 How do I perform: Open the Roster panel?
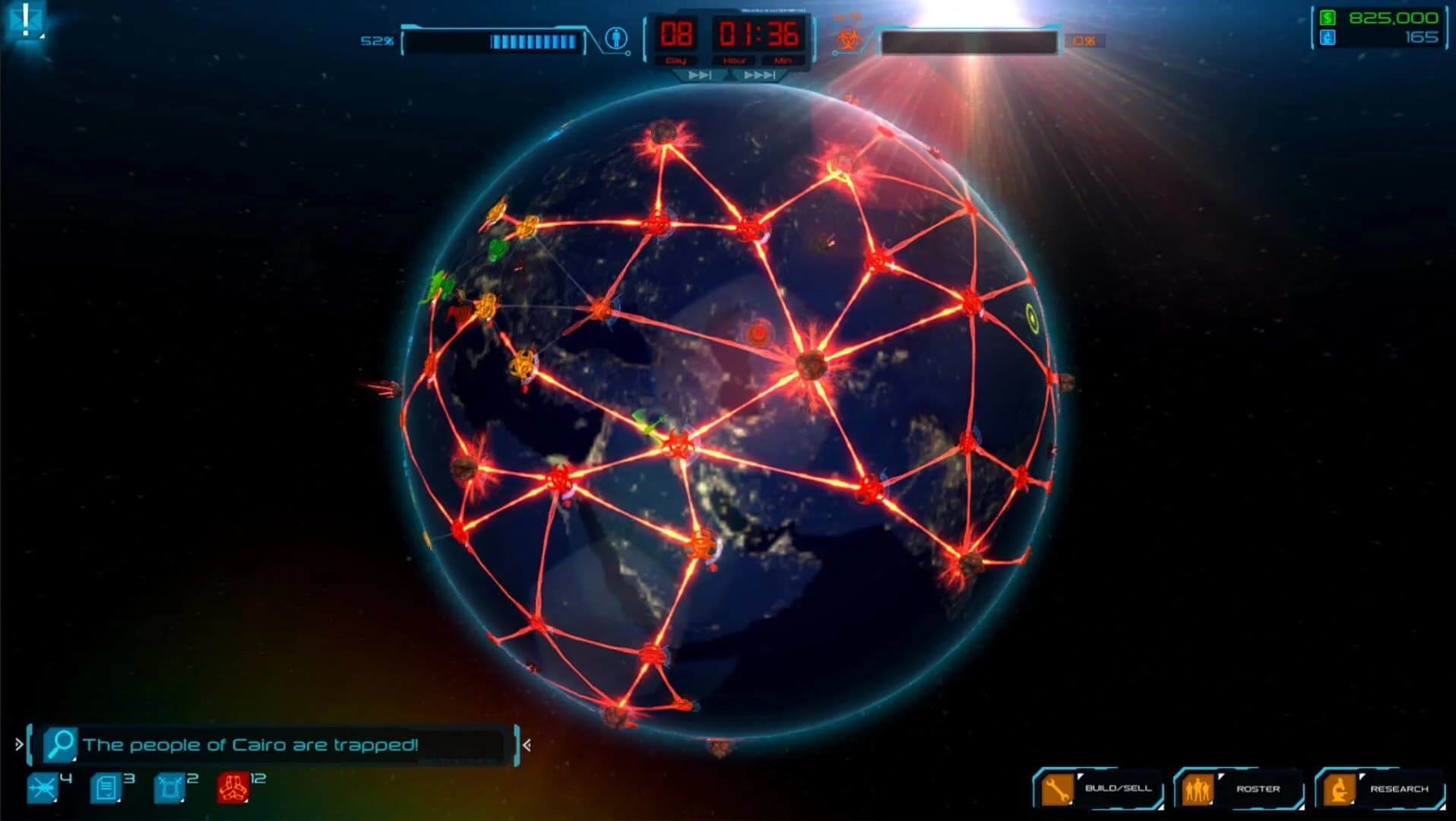tap(1249, 789)
